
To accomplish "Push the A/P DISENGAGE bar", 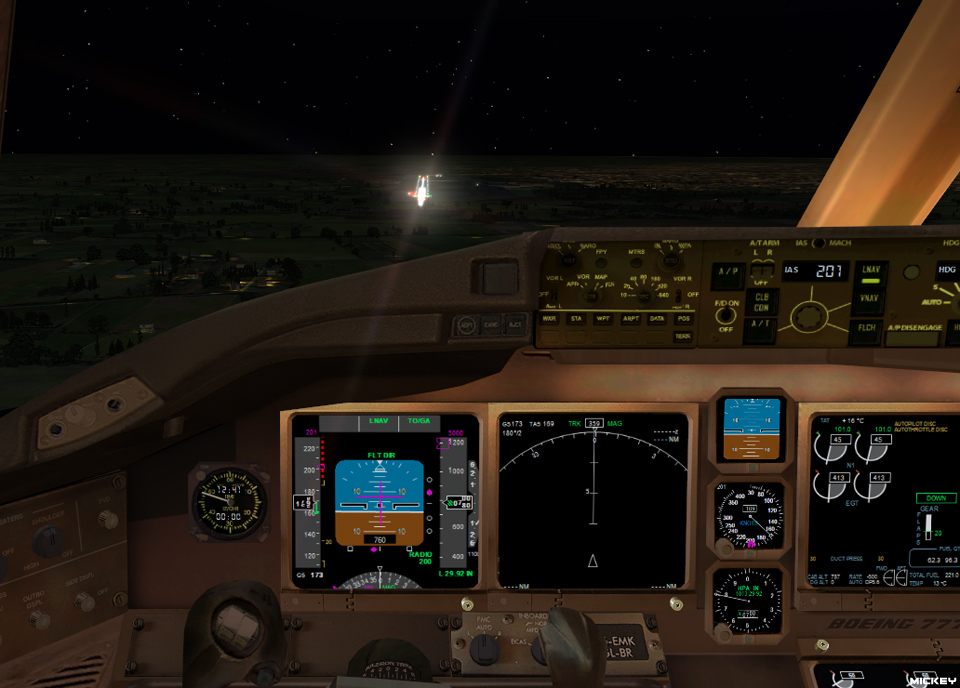I will coord(912,337).
